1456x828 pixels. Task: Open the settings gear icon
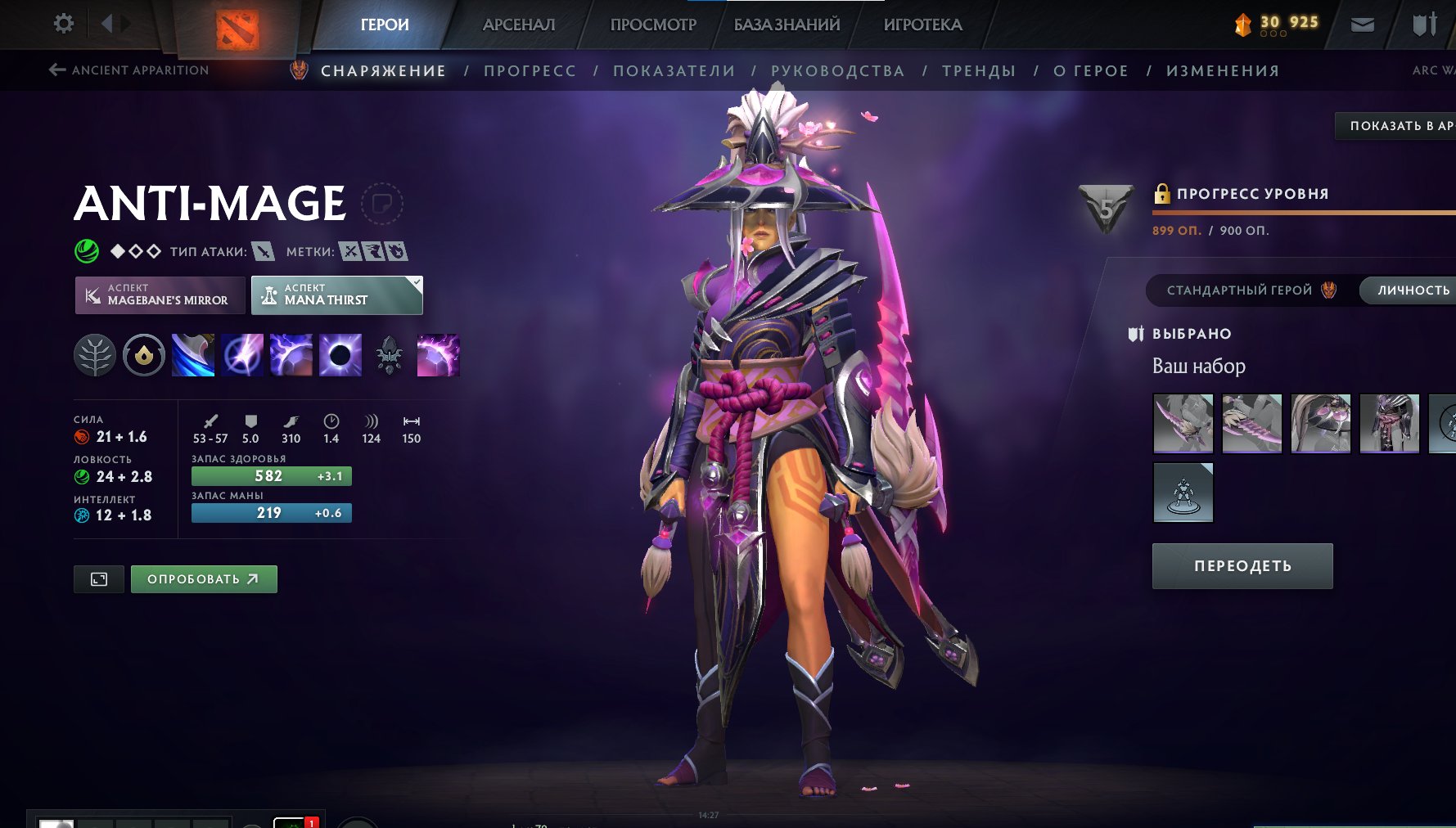[62, 23]
